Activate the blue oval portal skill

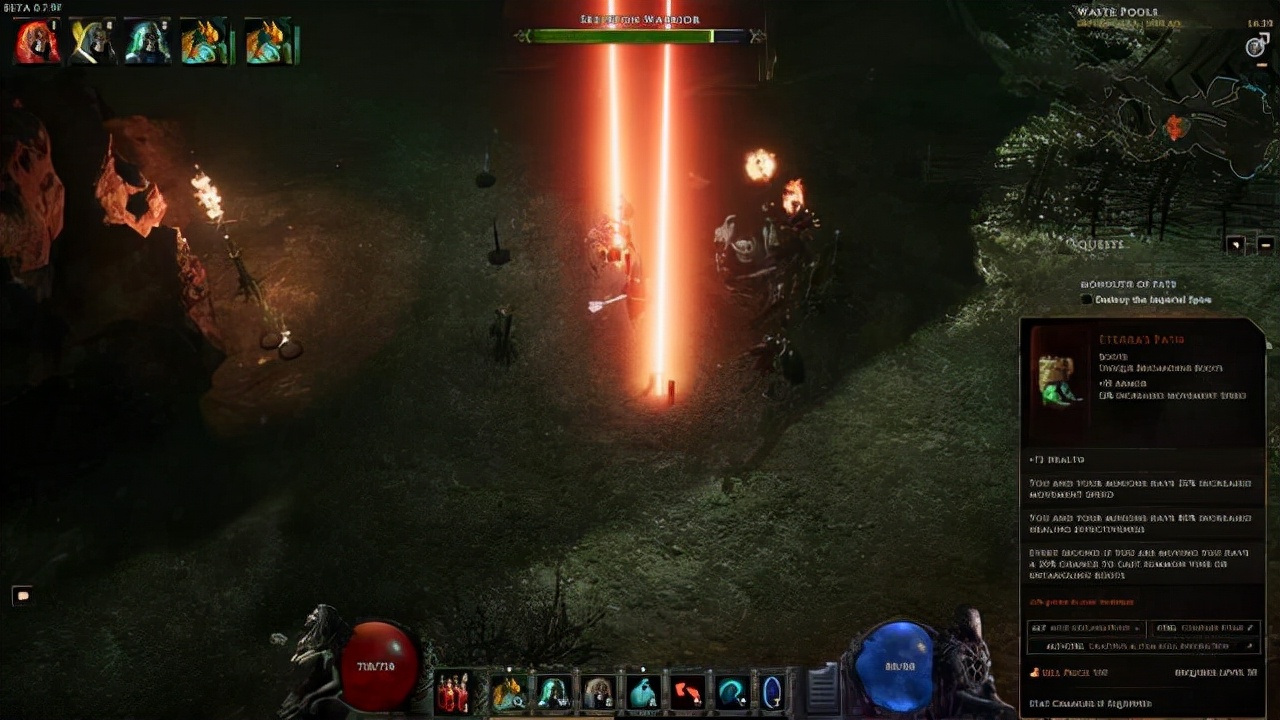point(773,692)
